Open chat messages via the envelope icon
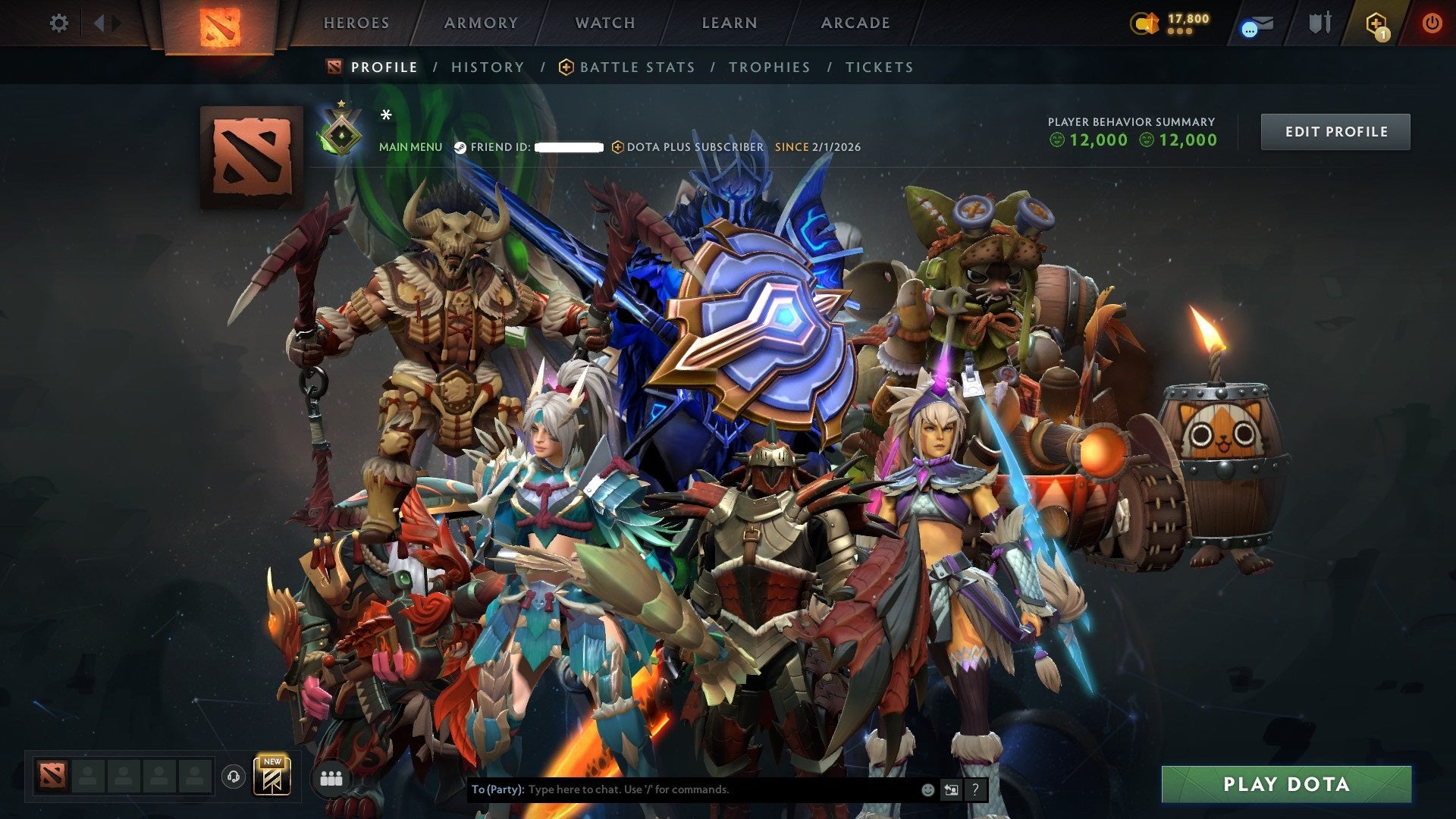Viewport: 1456px width, 819px height. pyautogui.click(x=1255, y=23)
